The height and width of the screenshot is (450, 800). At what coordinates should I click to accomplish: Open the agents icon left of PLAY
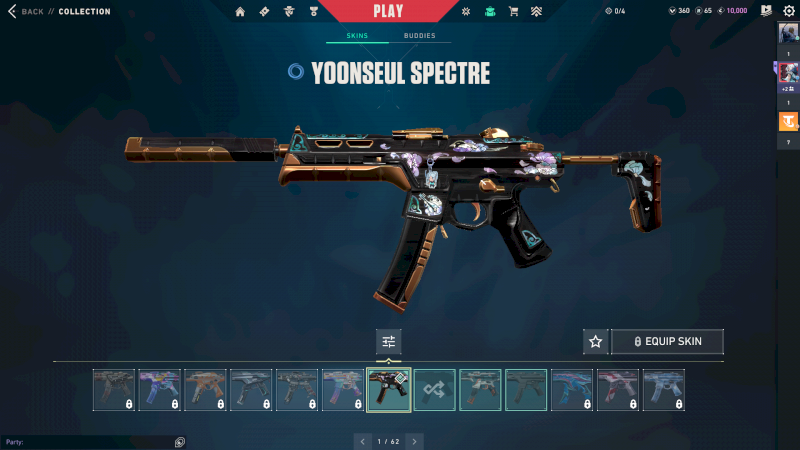pyautogui.click(x=288, y=12)
